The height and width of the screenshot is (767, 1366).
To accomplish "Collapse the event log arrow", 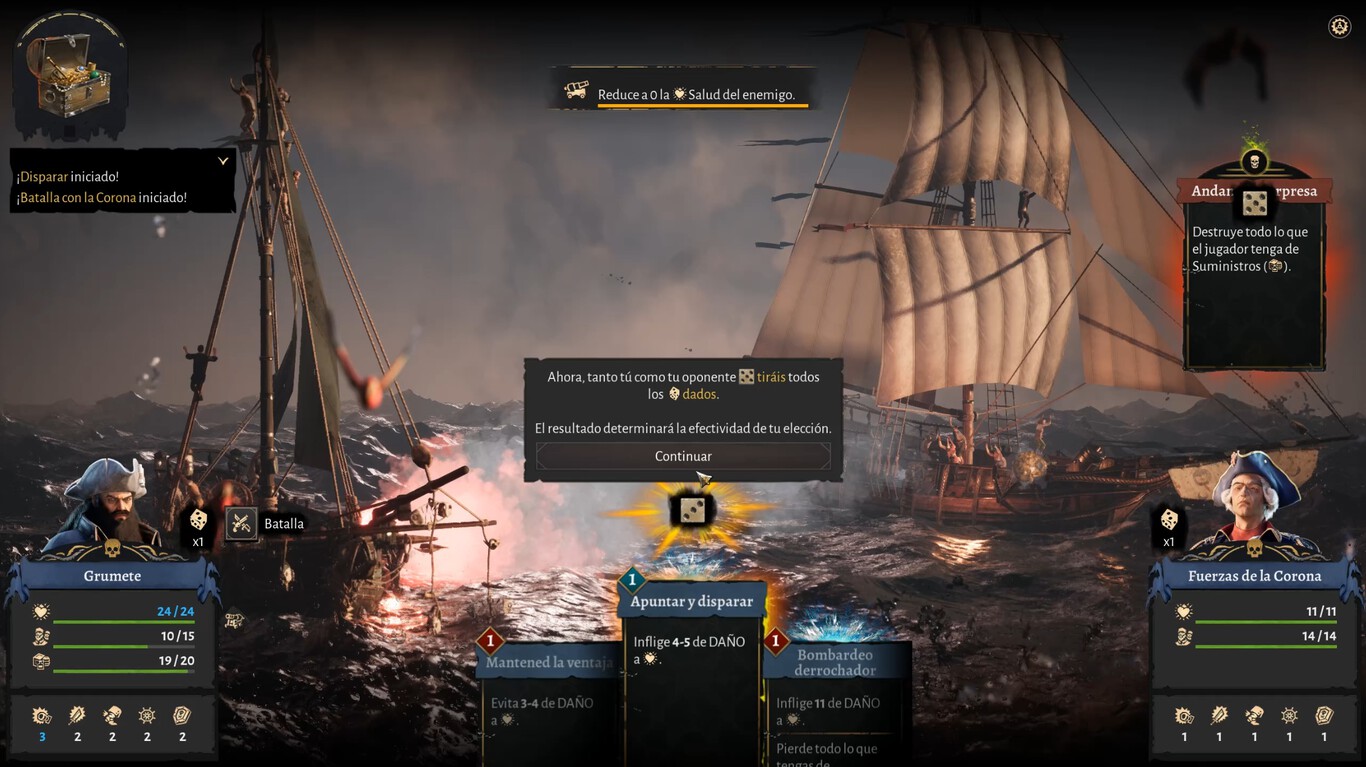I will click(223, 161).
